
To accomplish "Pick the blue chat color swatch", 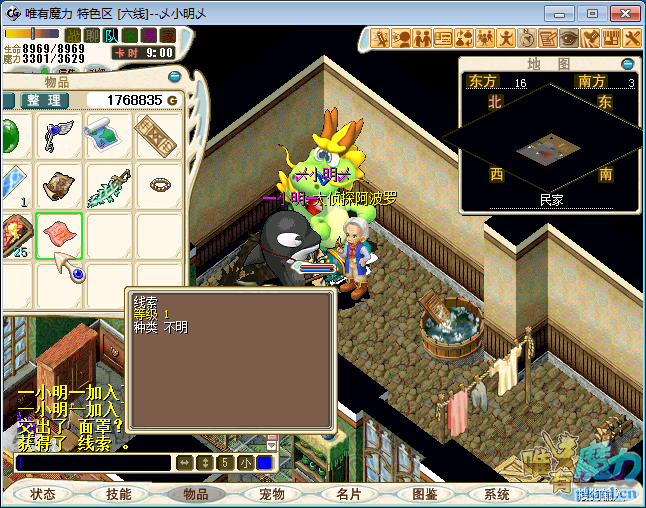I will click(264, 463).
